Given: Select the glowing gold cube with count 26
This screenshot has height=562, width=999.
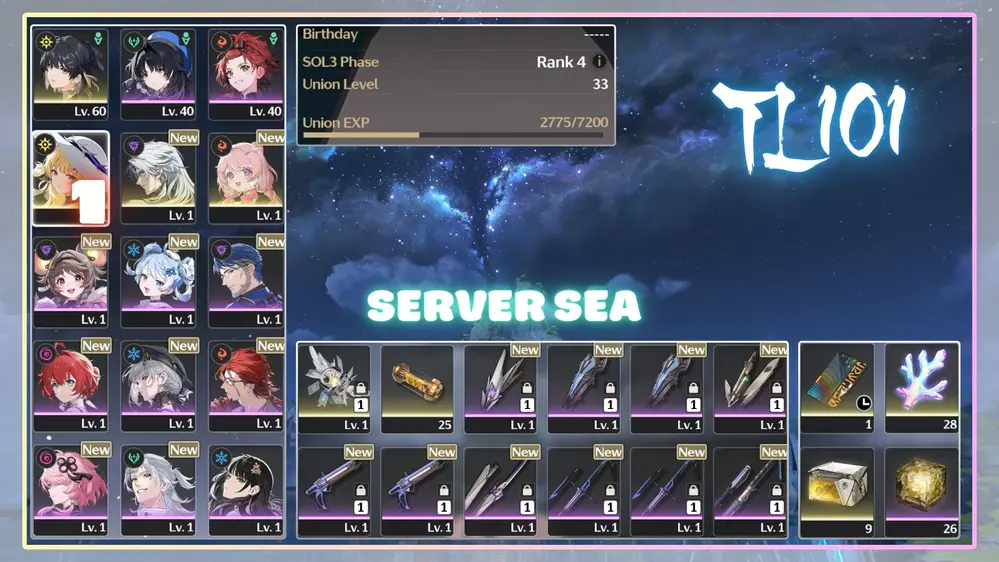Looking at the screenshot, I should coord(921,487).
